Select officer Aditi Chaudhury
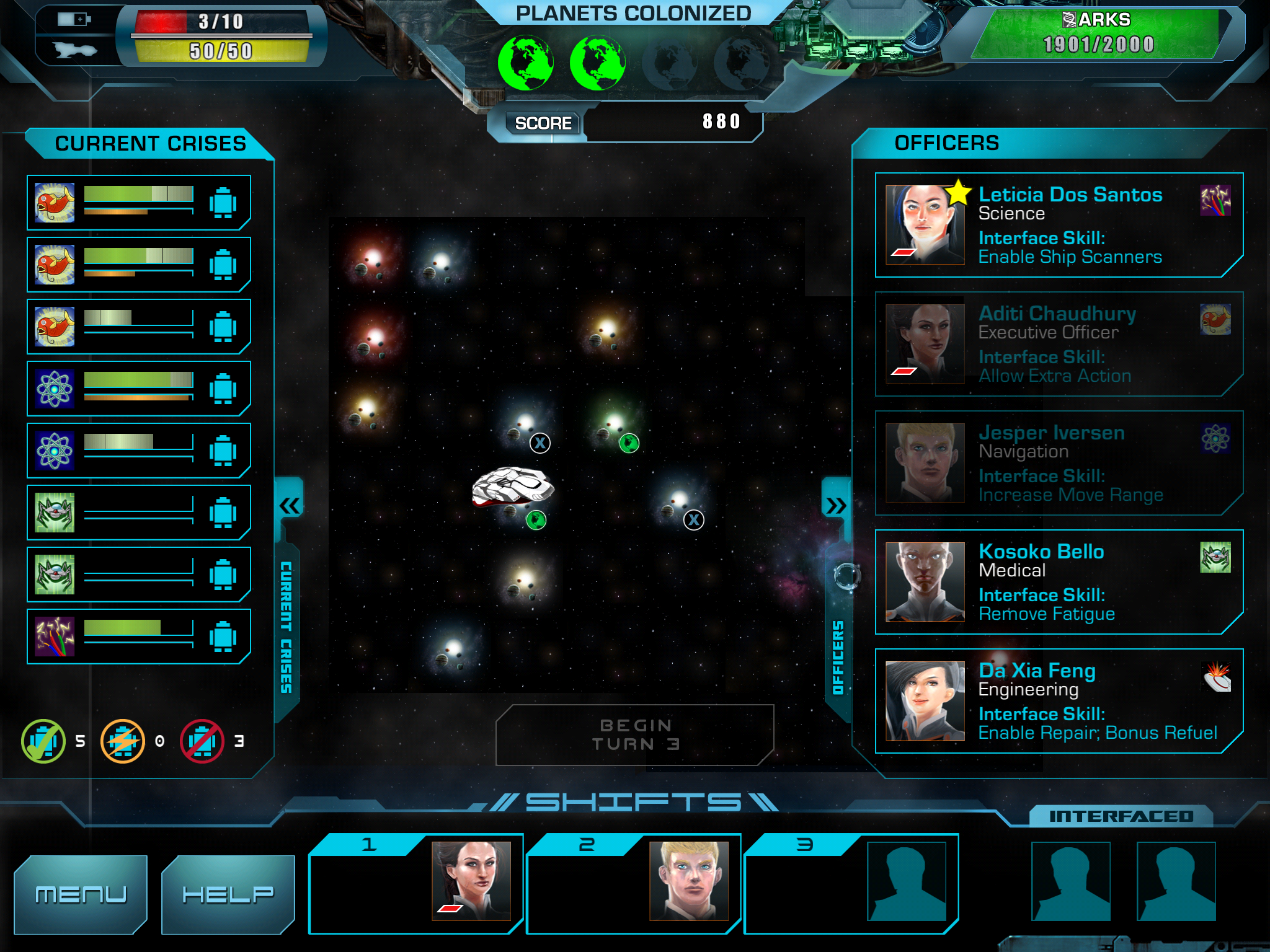Screen dimensions: 1270x952 (x=1058, y=344)
